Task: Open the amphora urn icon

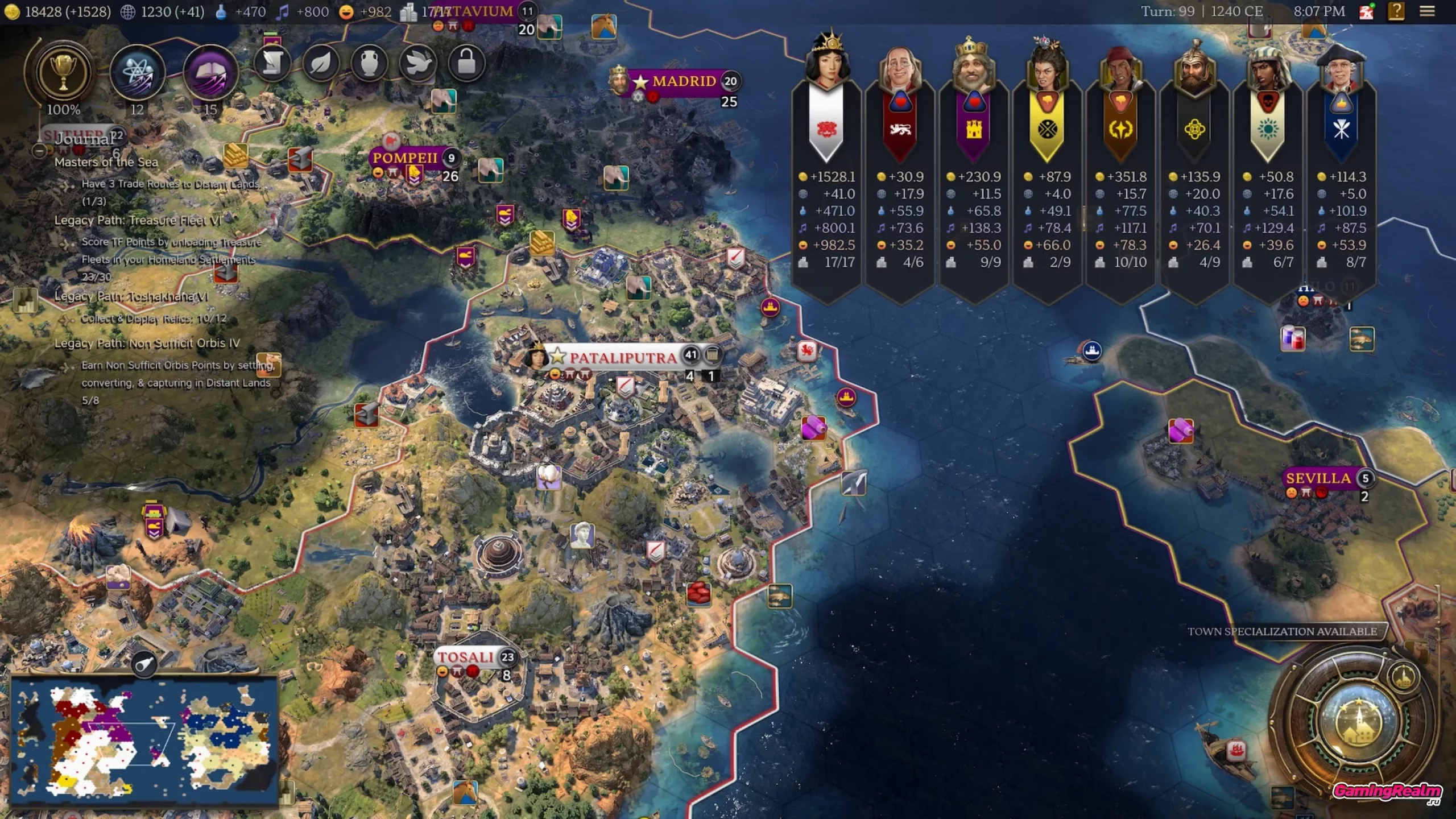Action: [x=369, y=63]
